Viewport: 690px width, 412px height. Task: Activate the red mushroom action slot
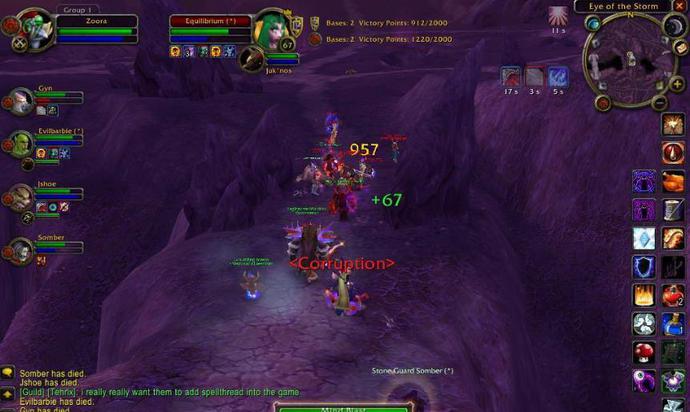point(643,353)
